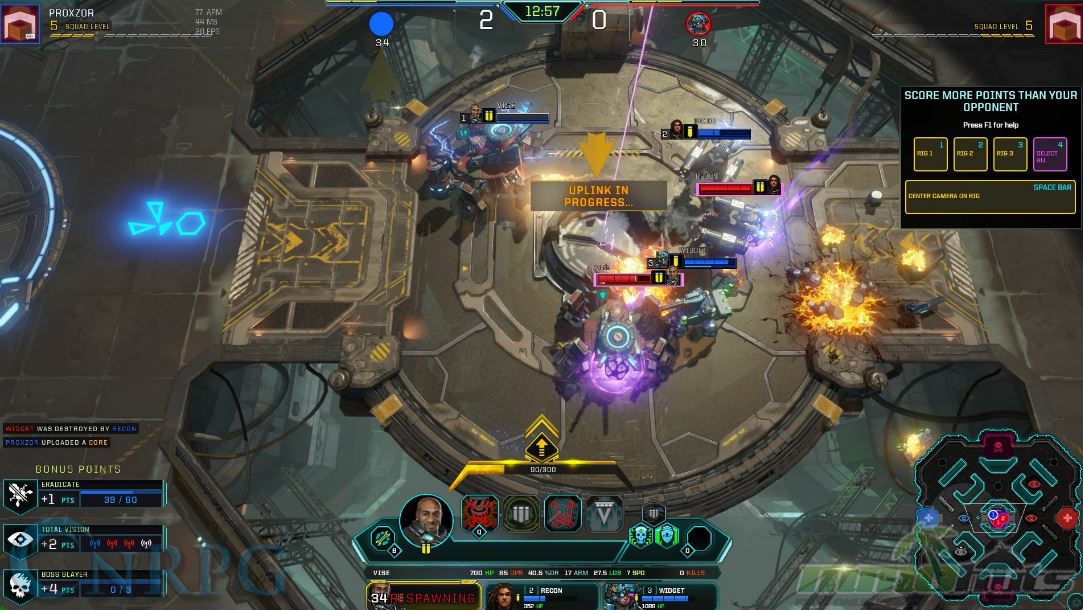The height and width of the screenshot is (610, 1083).
Task: Click the purple Select All button
Action: 1049,153
